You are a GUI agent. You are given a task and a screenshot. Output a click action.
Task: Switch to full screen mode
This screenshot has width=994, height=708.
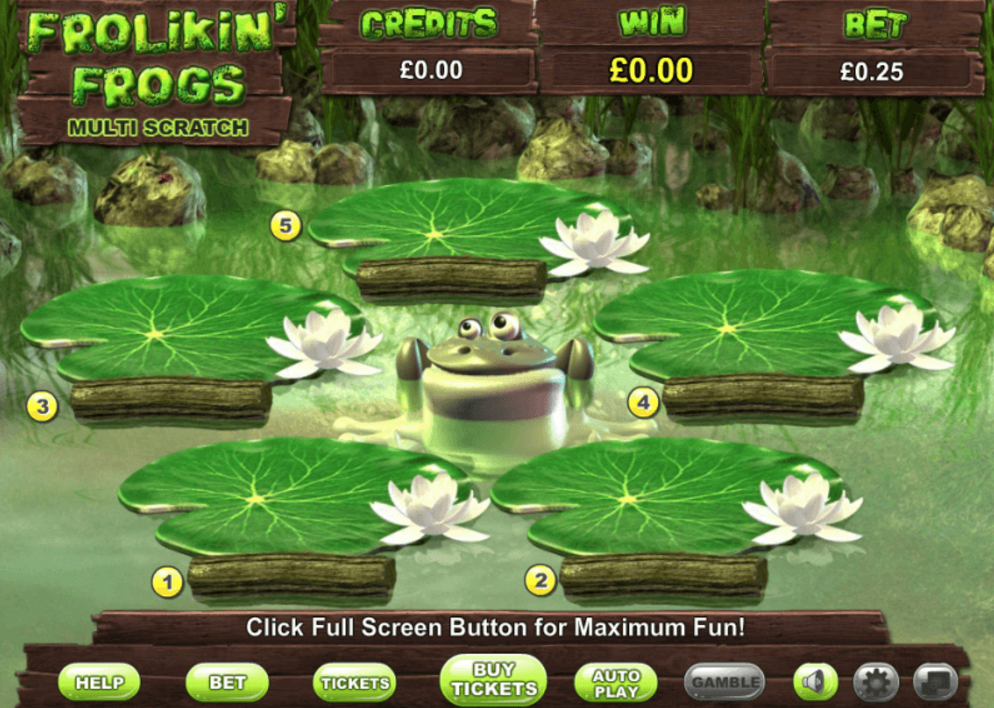[935, 683]
